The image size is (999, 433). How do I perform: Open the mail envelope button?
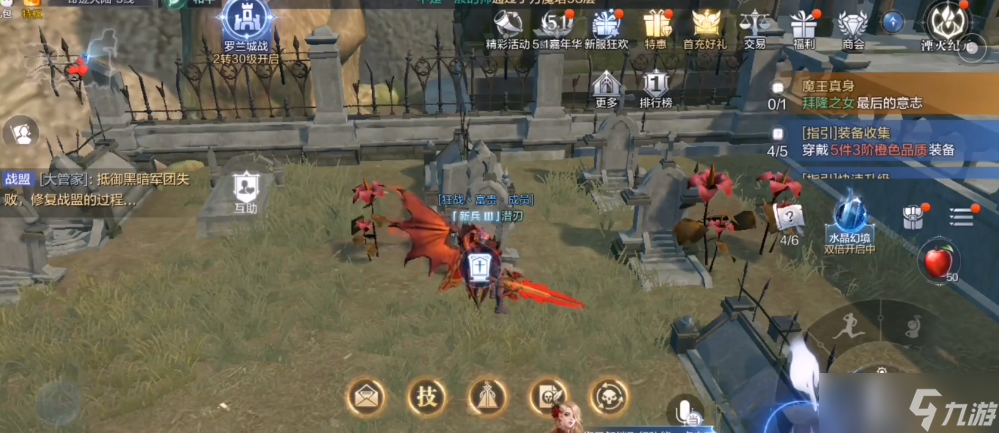pyautogui.click(x=364, y=396)
